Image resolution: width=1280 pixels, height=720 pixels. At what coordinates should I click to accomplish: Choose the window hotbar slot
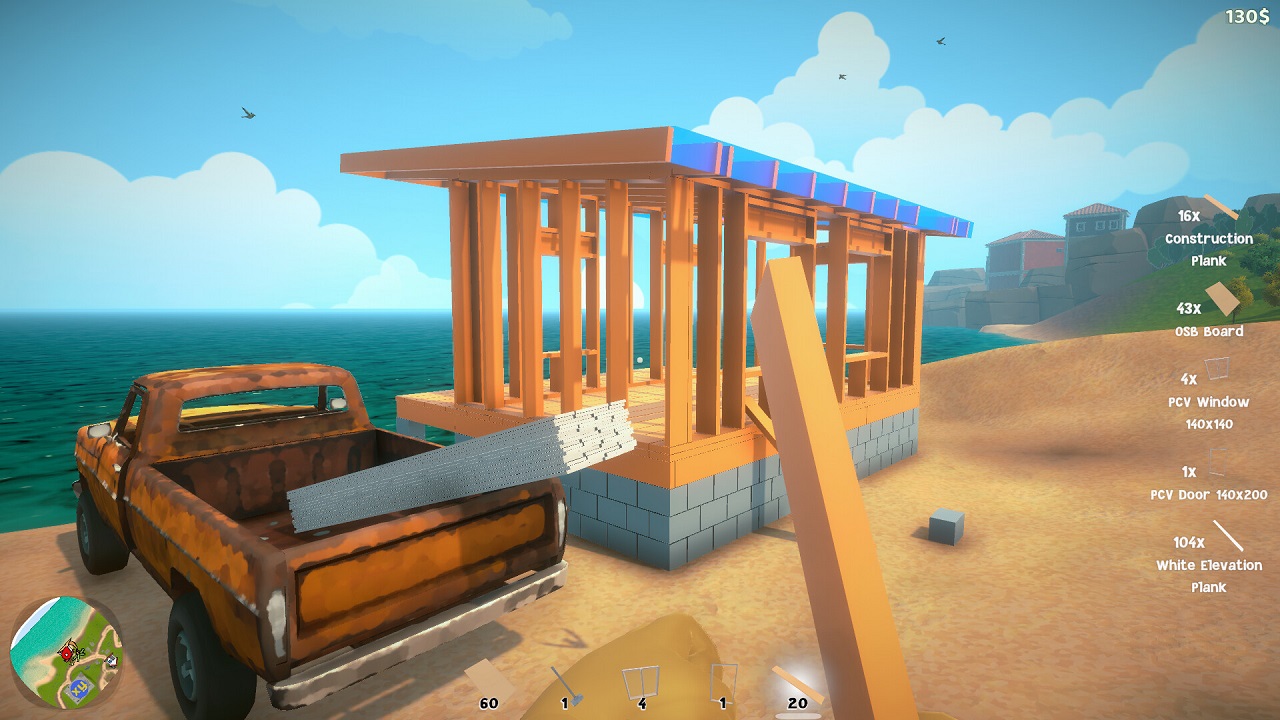coord(641,683)
